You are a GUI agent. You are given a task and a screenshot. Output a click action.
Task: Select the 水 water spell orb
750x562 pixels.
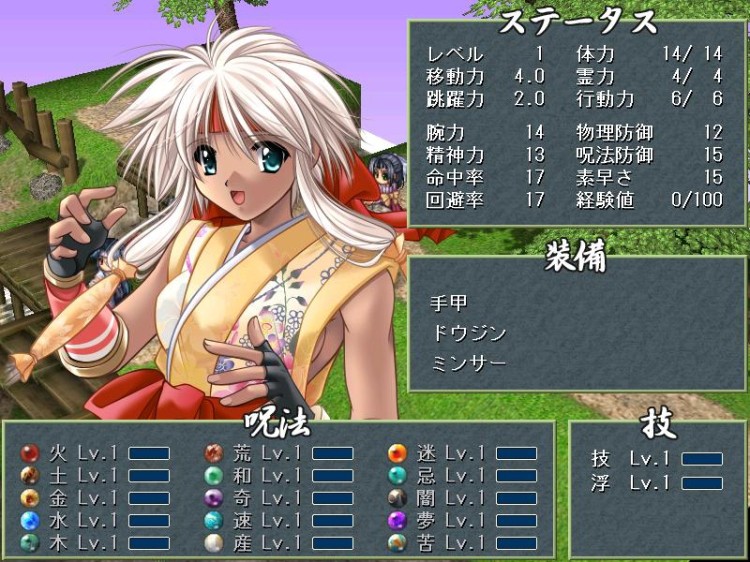click(30, 520)
